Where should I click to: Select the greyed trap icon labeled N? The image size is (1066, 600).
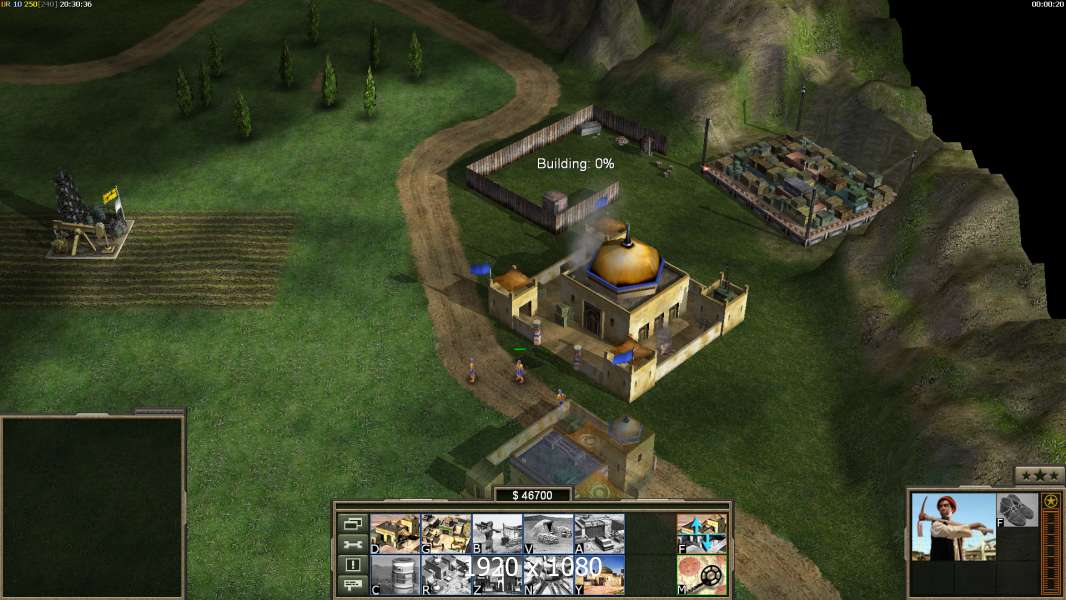548,575
